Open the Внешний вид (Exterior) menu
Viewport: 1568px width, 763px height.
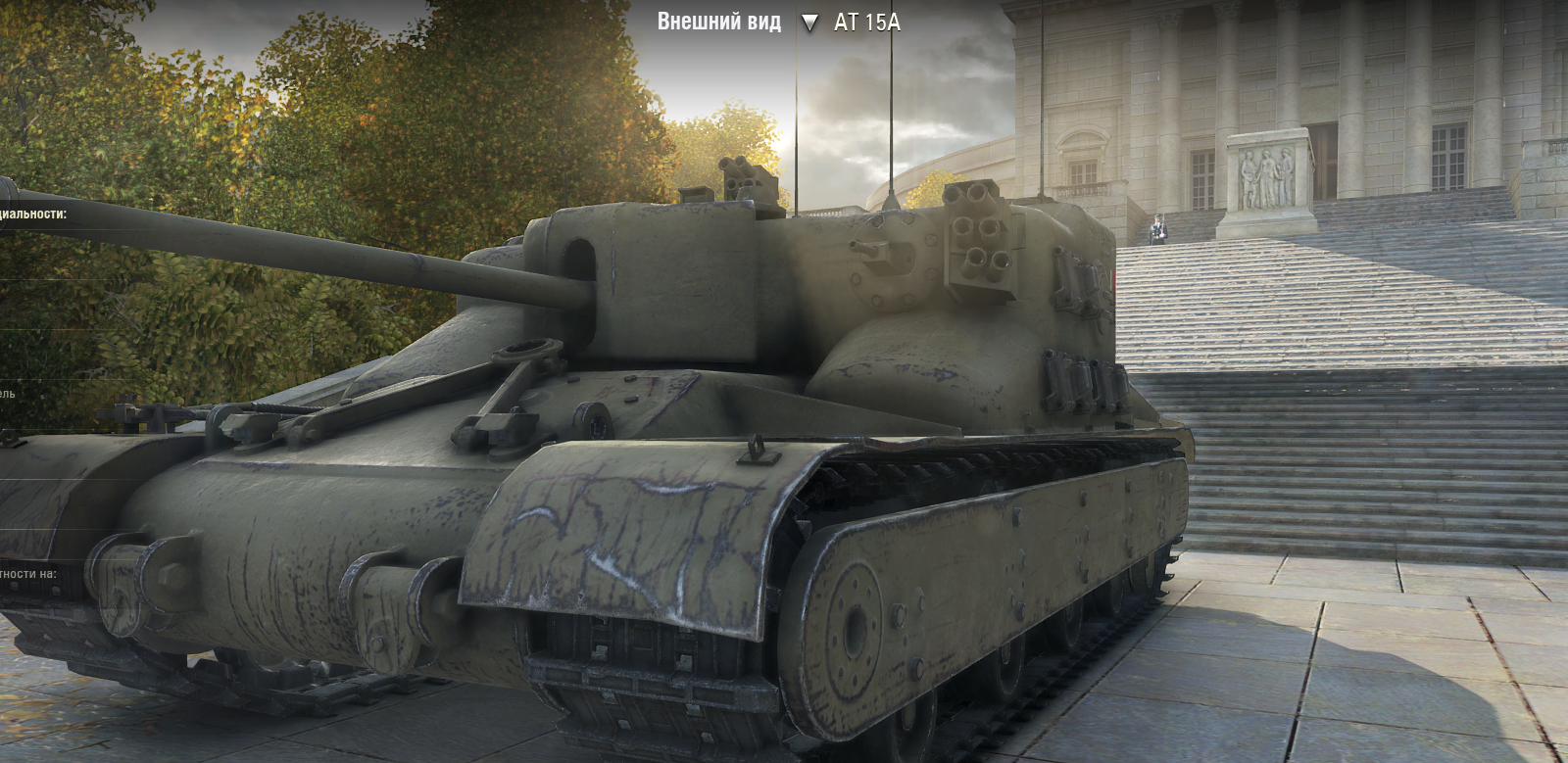pyautogui.click(x=718, y=22)
